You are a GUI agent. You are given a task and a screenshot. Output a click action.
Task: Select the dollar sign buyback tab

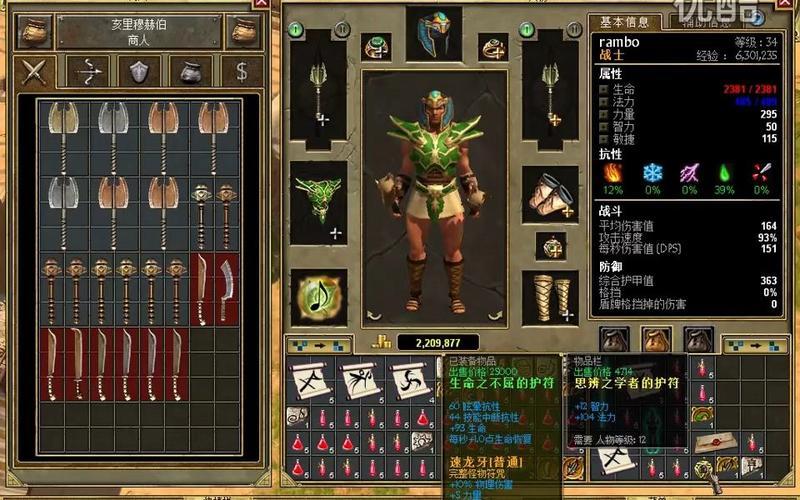coord(240,71)
